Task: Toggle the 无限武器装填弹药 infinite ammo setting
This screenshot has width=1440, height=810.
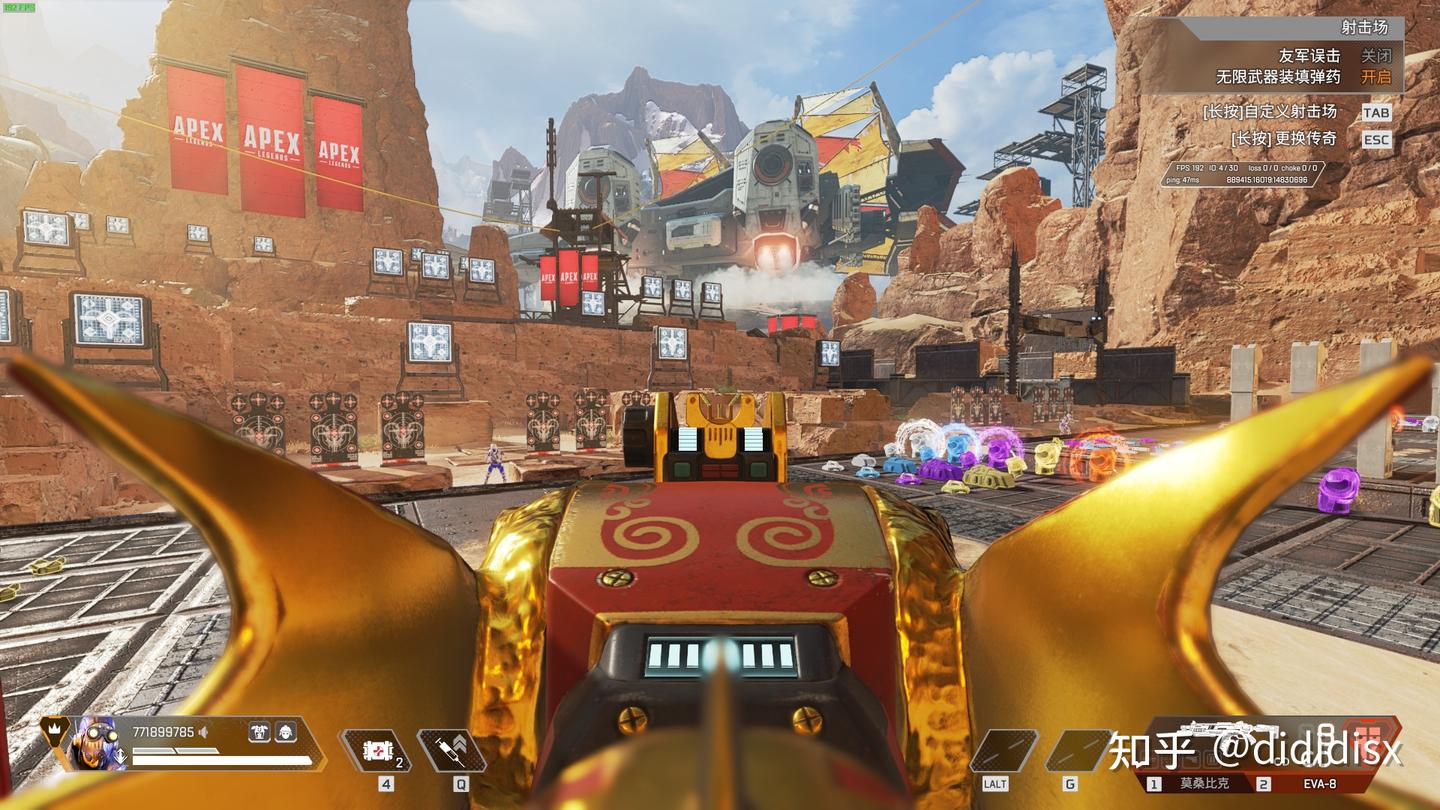Action: (1376, 77)
